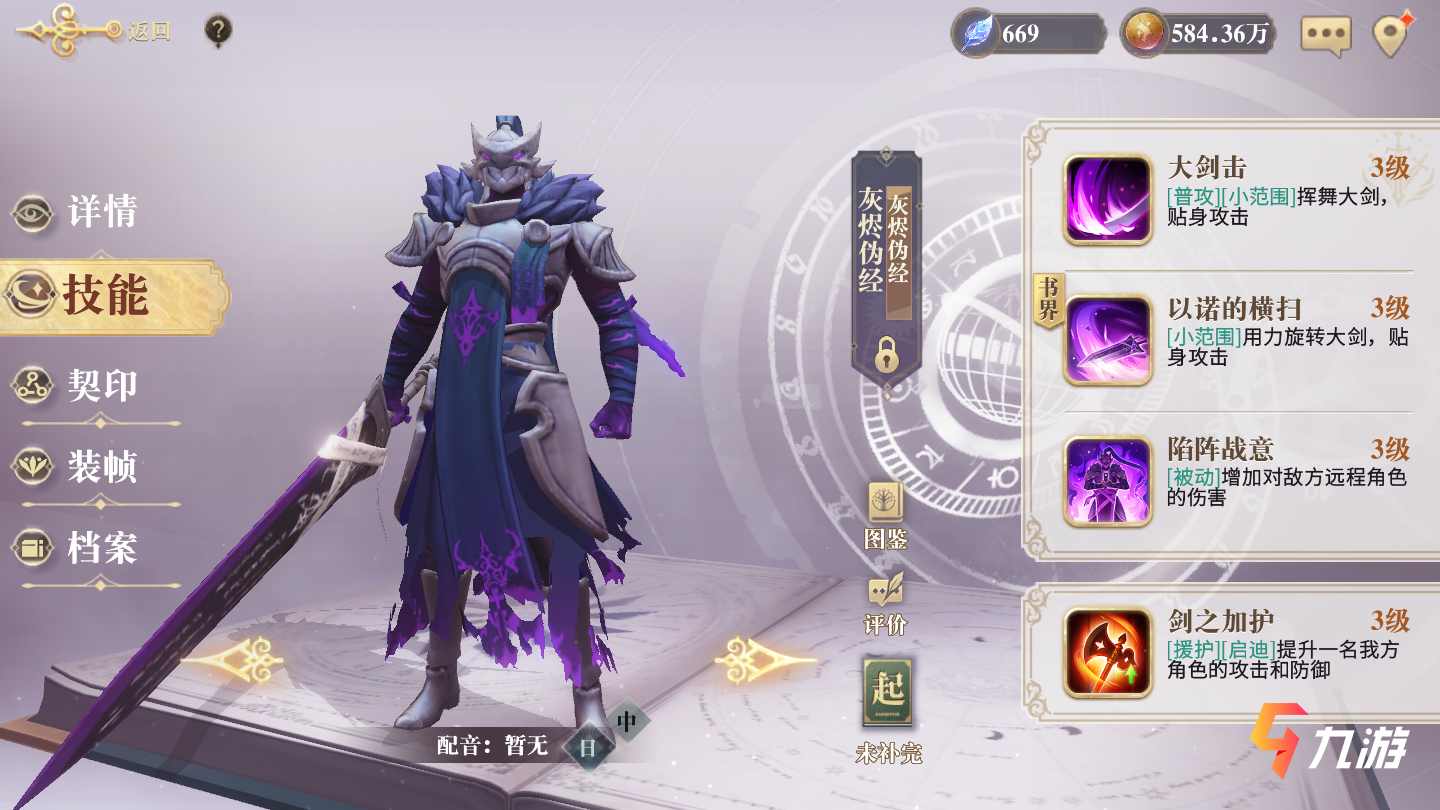Open the 评价 reviews
Viewport: 1440px width, 810px height.
885,602
